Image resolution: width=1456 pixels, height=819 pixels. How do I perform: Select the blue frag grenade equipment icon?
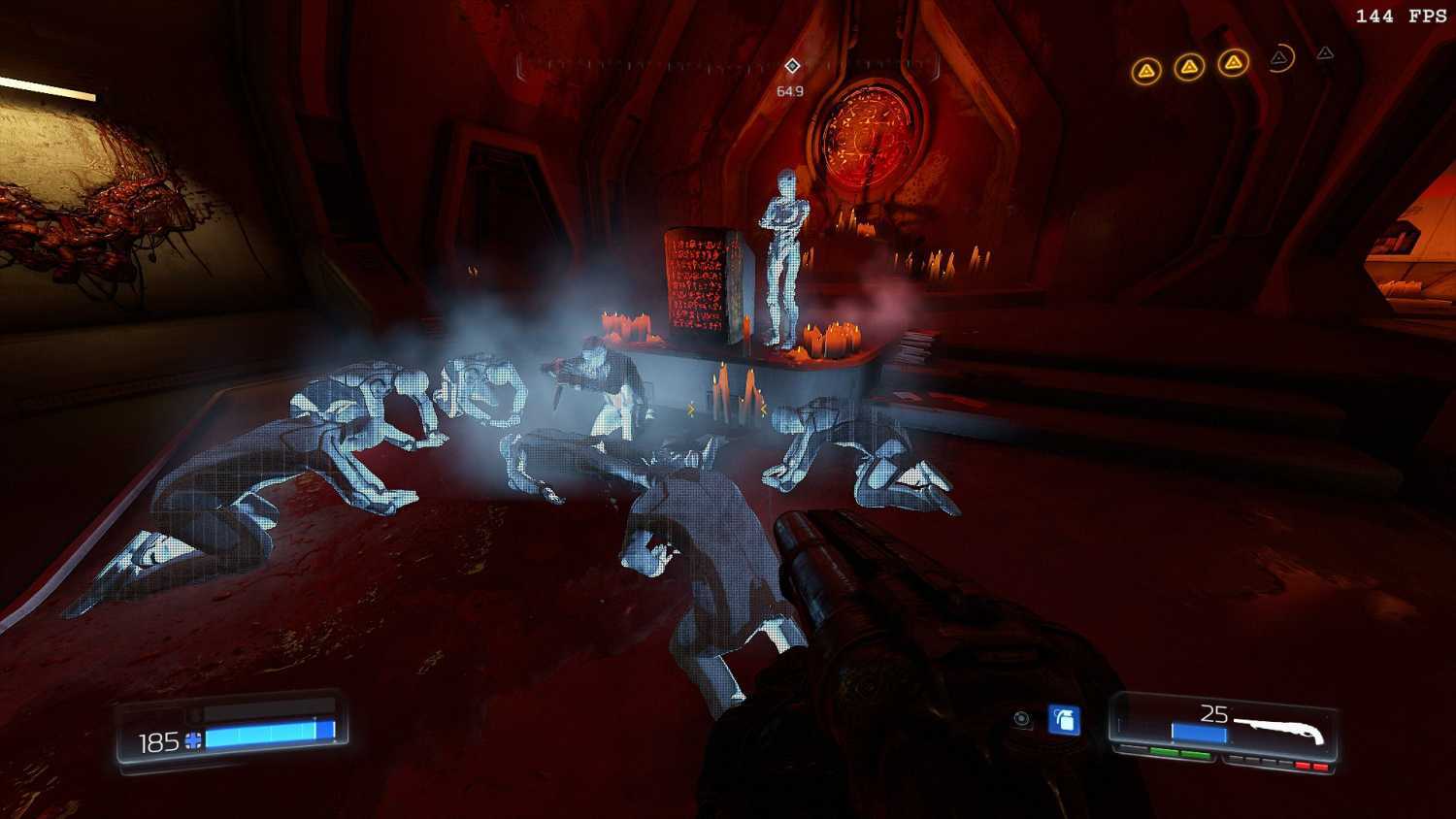1064,720
